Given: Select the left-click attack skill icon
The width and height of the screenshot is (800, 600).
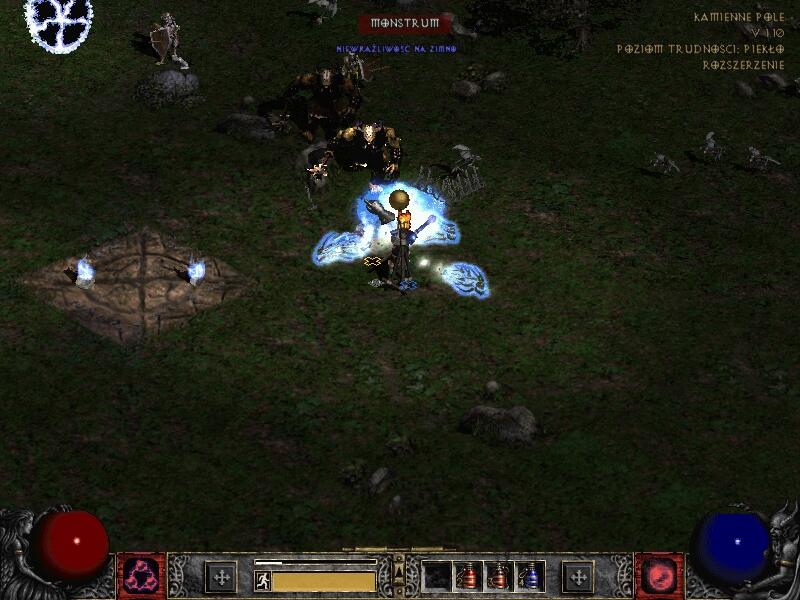Looking at the screenshot, I should pos(142,576).
